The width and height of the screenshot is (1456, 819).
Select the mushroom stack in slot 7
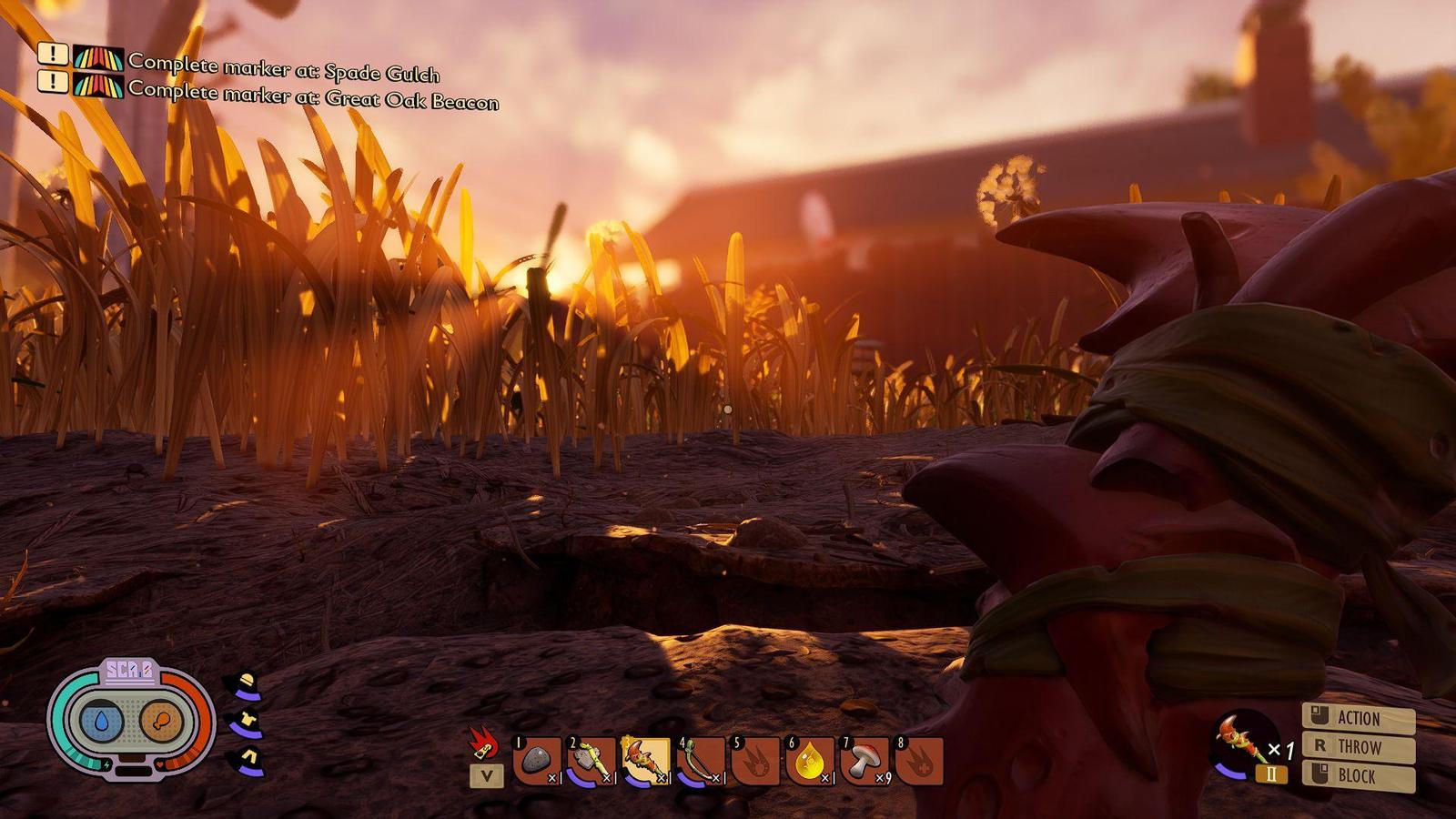pos(864,761)
